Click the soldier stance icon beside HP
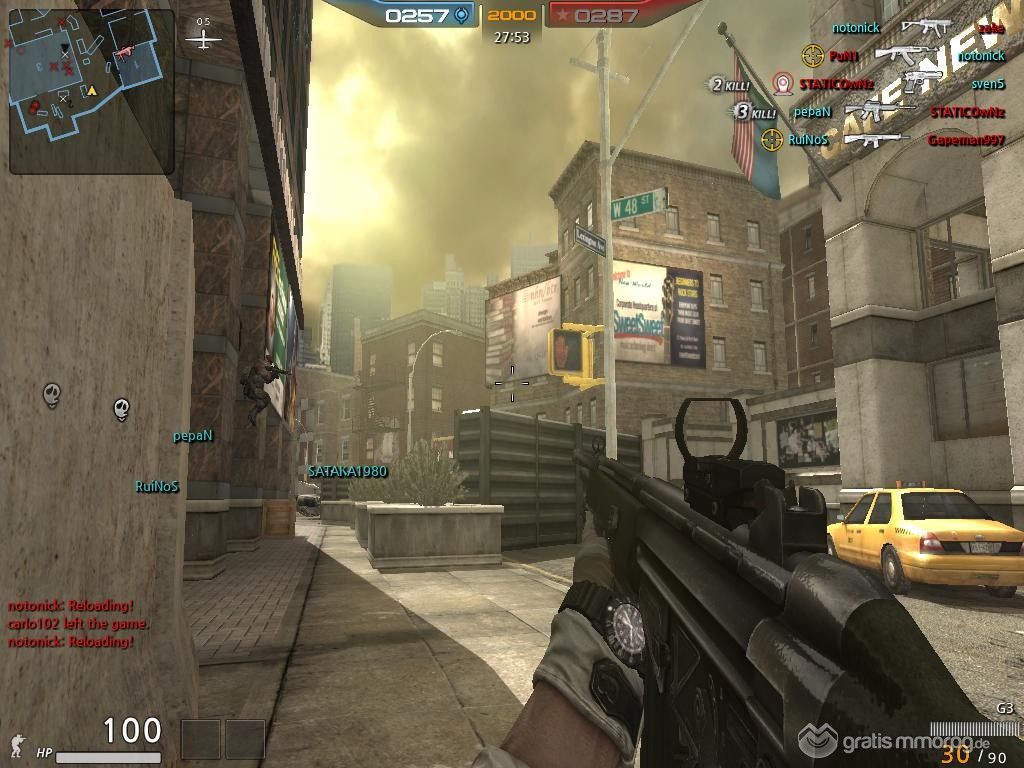The image size is (1024, 768). (x=17, y=745)
